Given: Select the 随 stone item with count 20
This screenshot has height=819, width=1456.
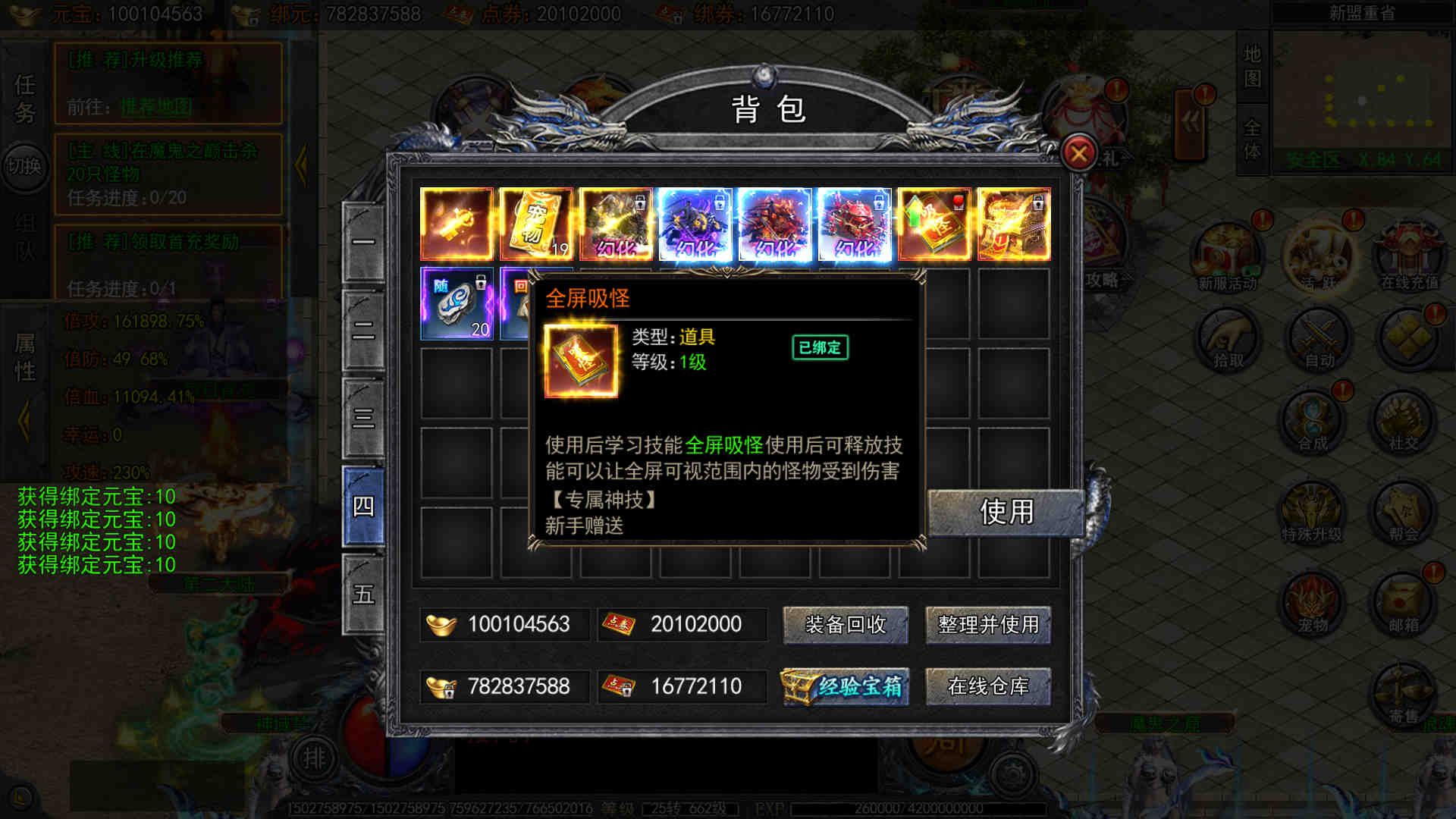Looking at the screenshot, I should coord(457,303).
